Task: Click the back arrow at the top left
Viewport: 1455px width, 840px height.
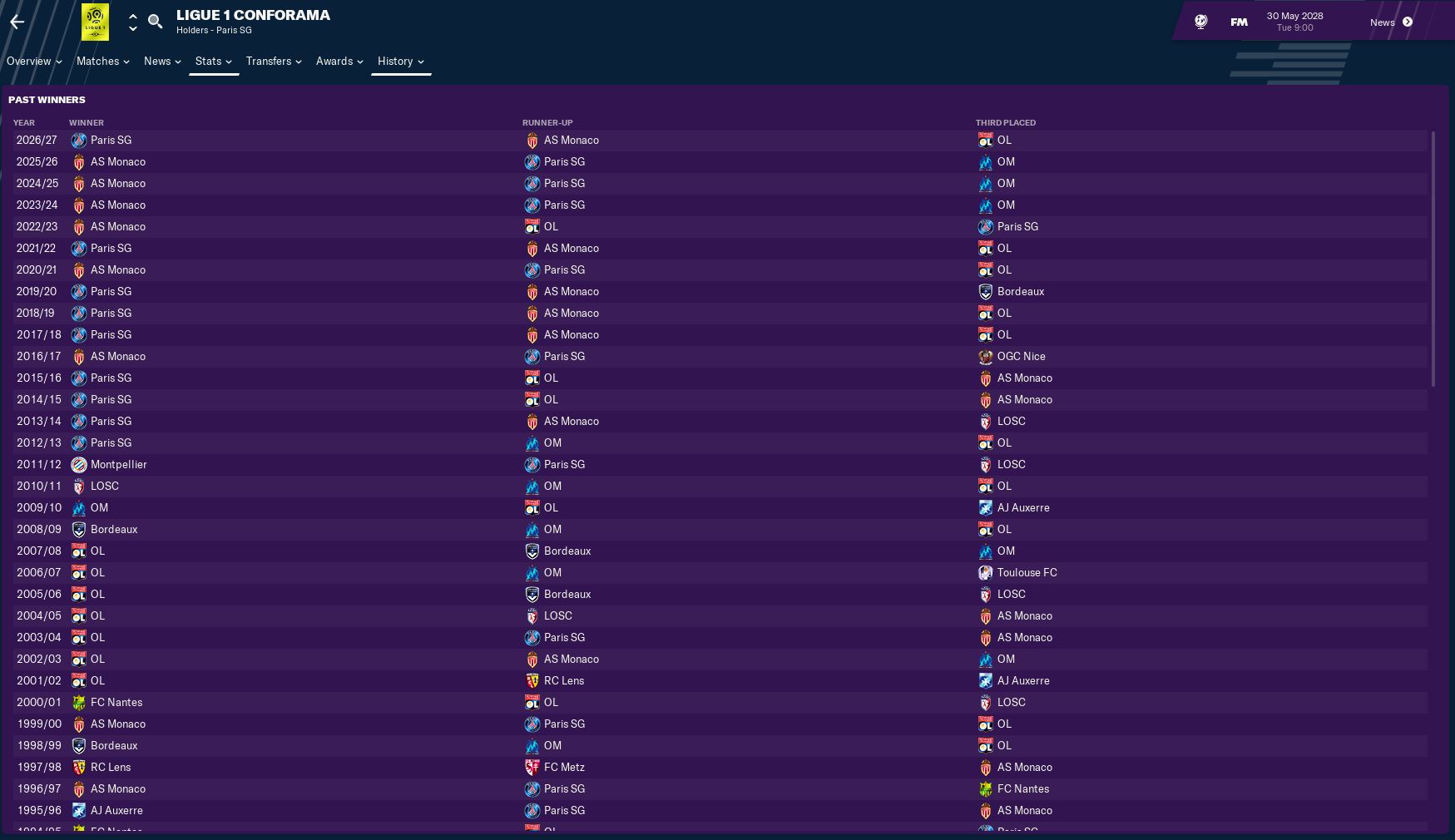Action: click(x=15, y=22)
